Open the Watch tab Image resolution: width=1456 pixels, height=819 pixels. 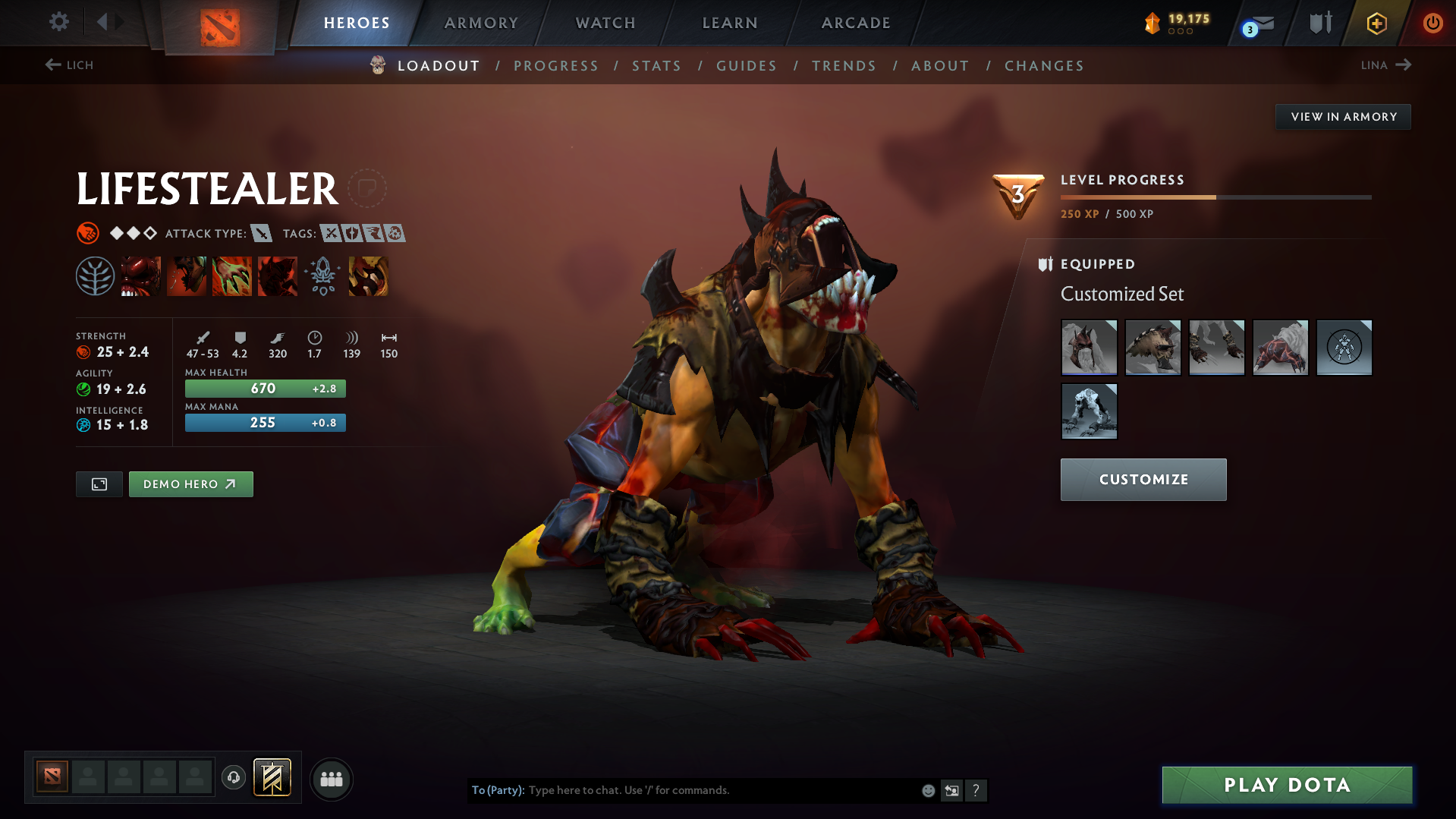pyautogui.click(x=605, y=23)
